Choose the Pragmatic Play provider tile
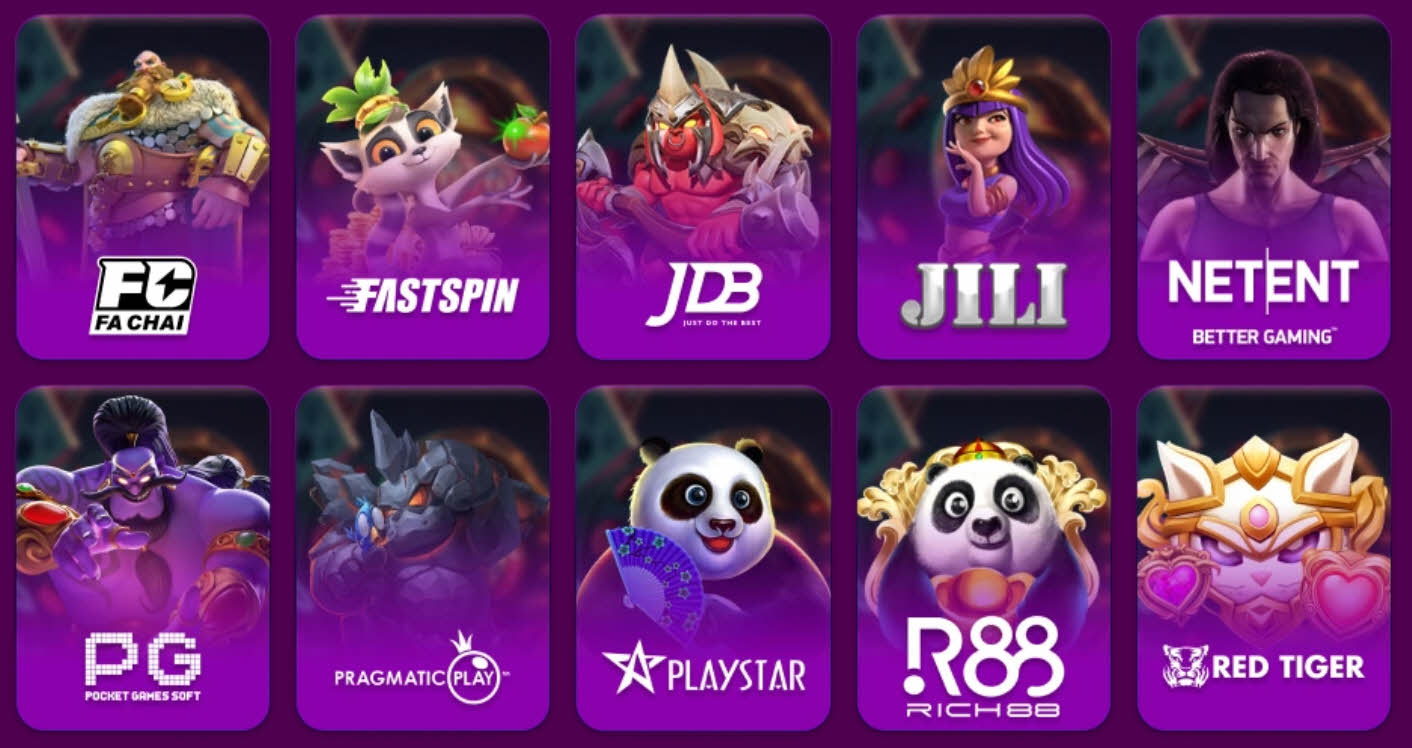This screenshot has height=748, width=1412. pyautogui.click(x=422, y=558)
